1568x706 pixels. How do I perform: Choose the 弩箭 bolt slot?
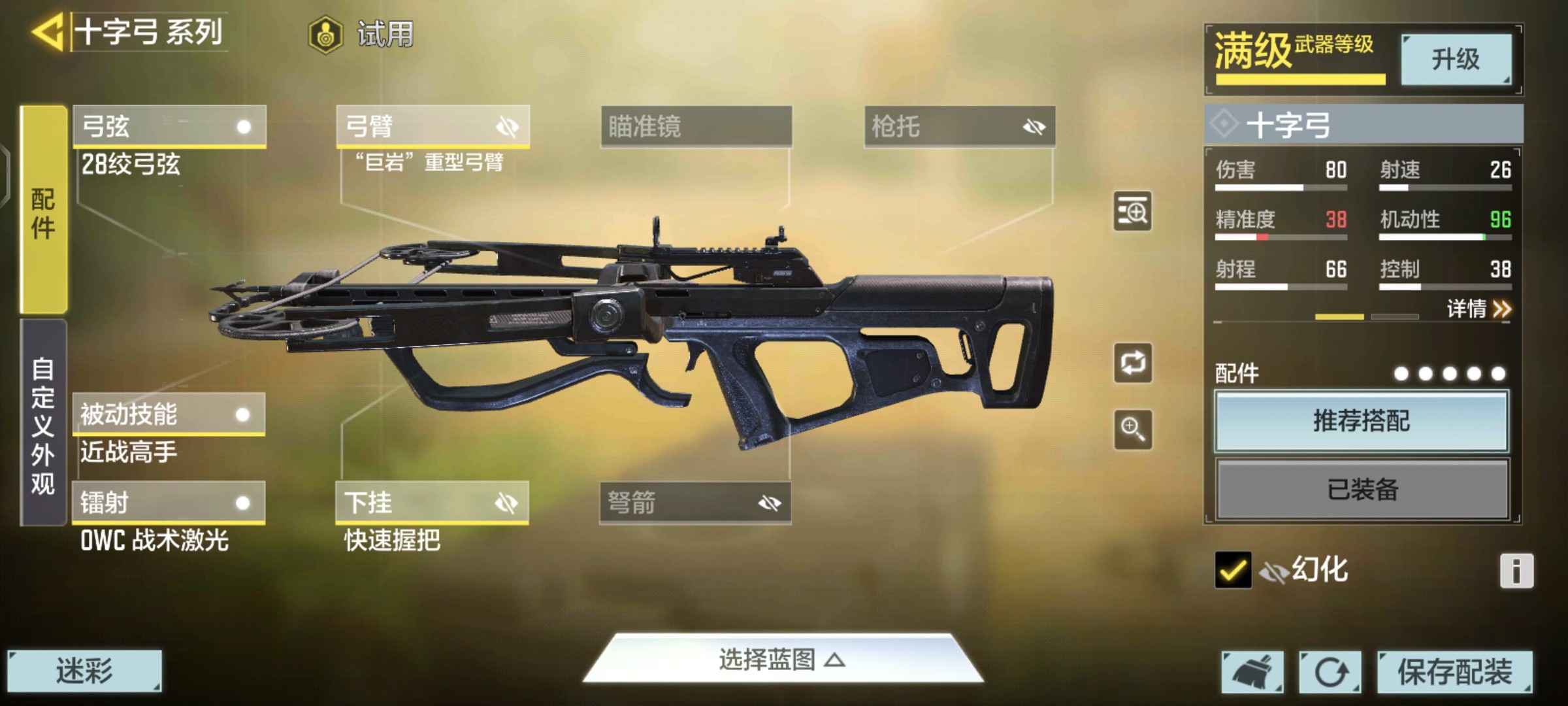[x=695, y=503]
